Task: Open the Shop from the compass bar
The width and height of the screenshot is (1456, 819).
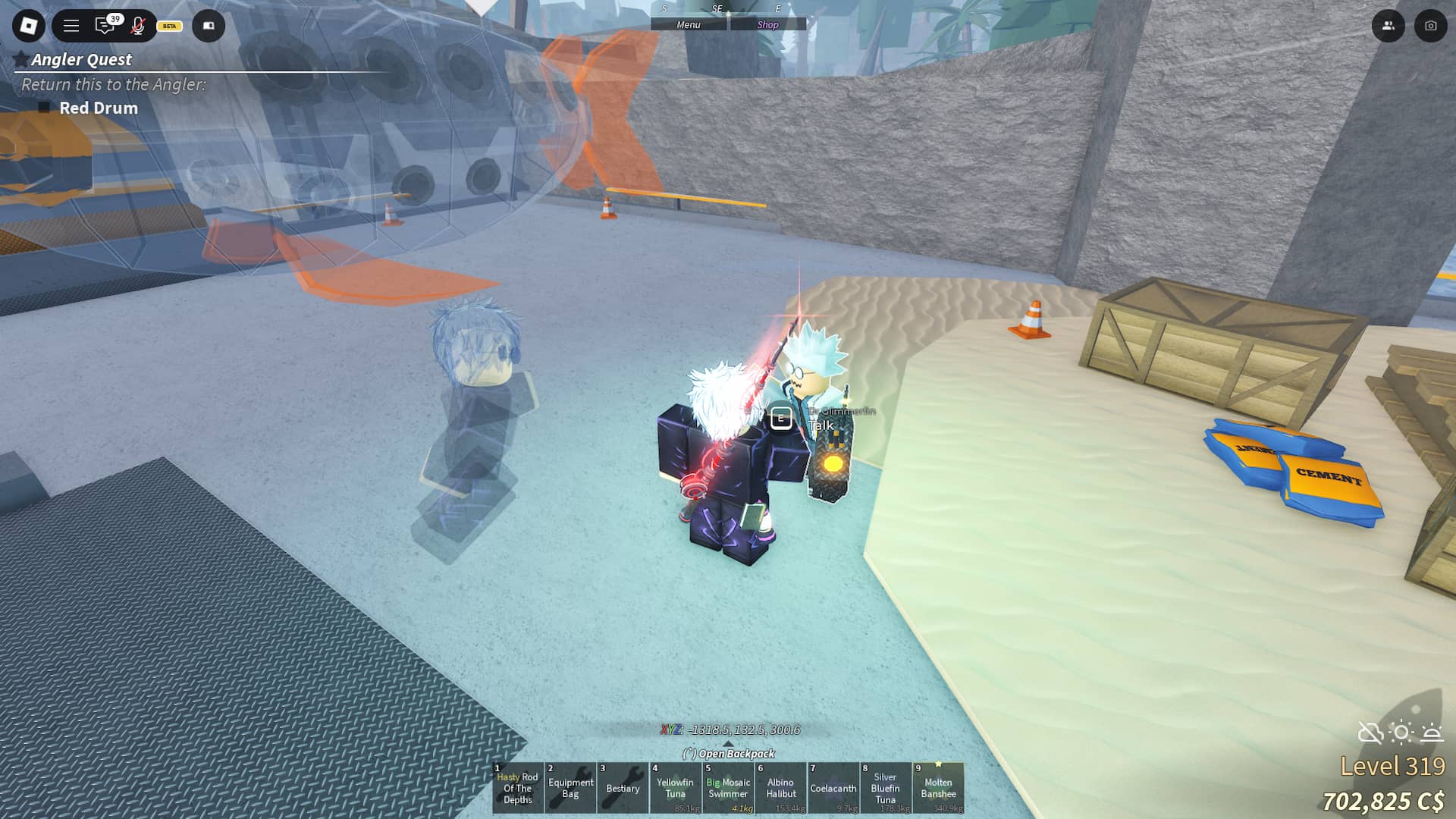Action: [767, 24]
